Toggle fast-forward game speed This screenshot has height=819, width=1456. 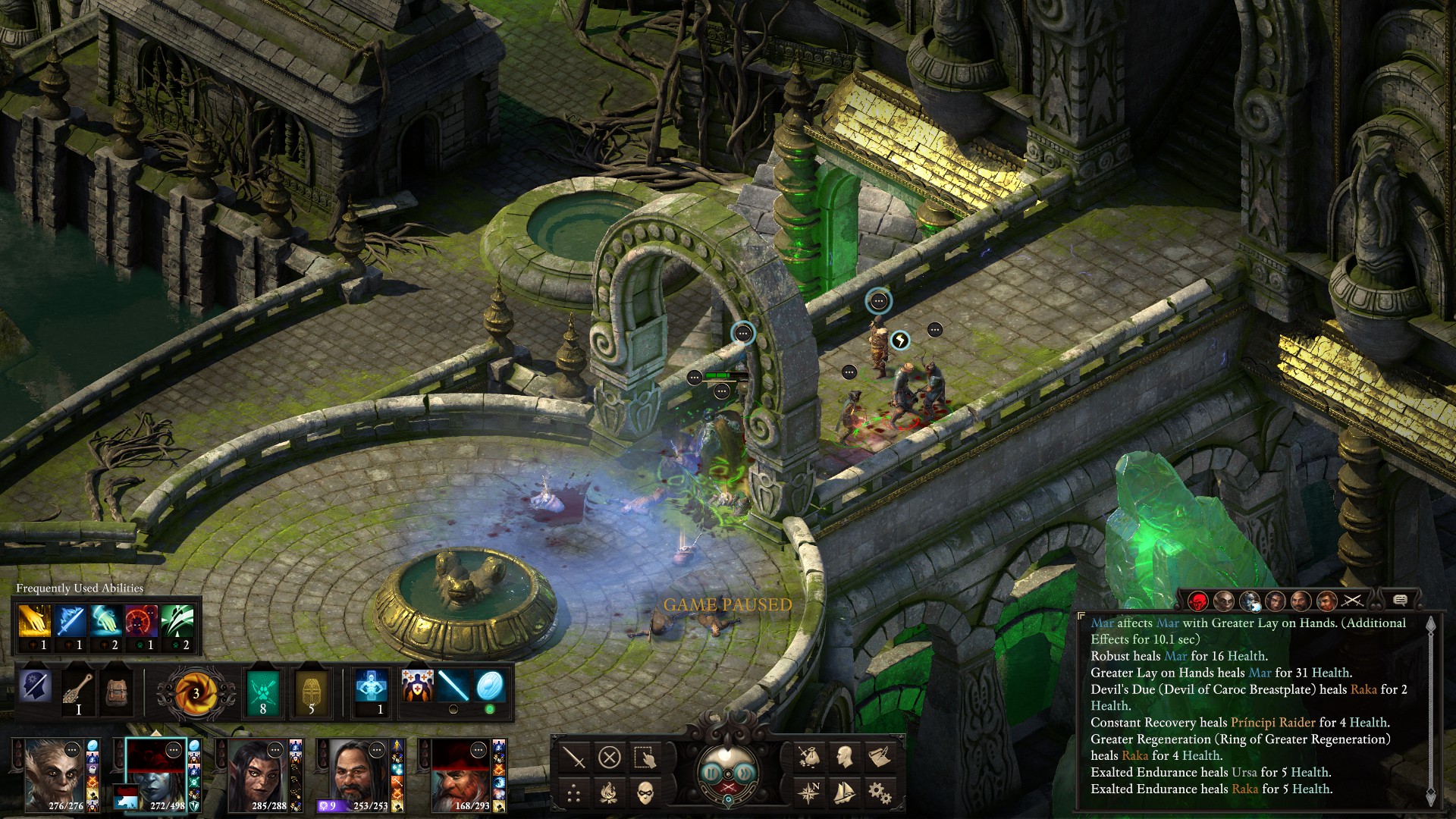click(x=745, y=773)
